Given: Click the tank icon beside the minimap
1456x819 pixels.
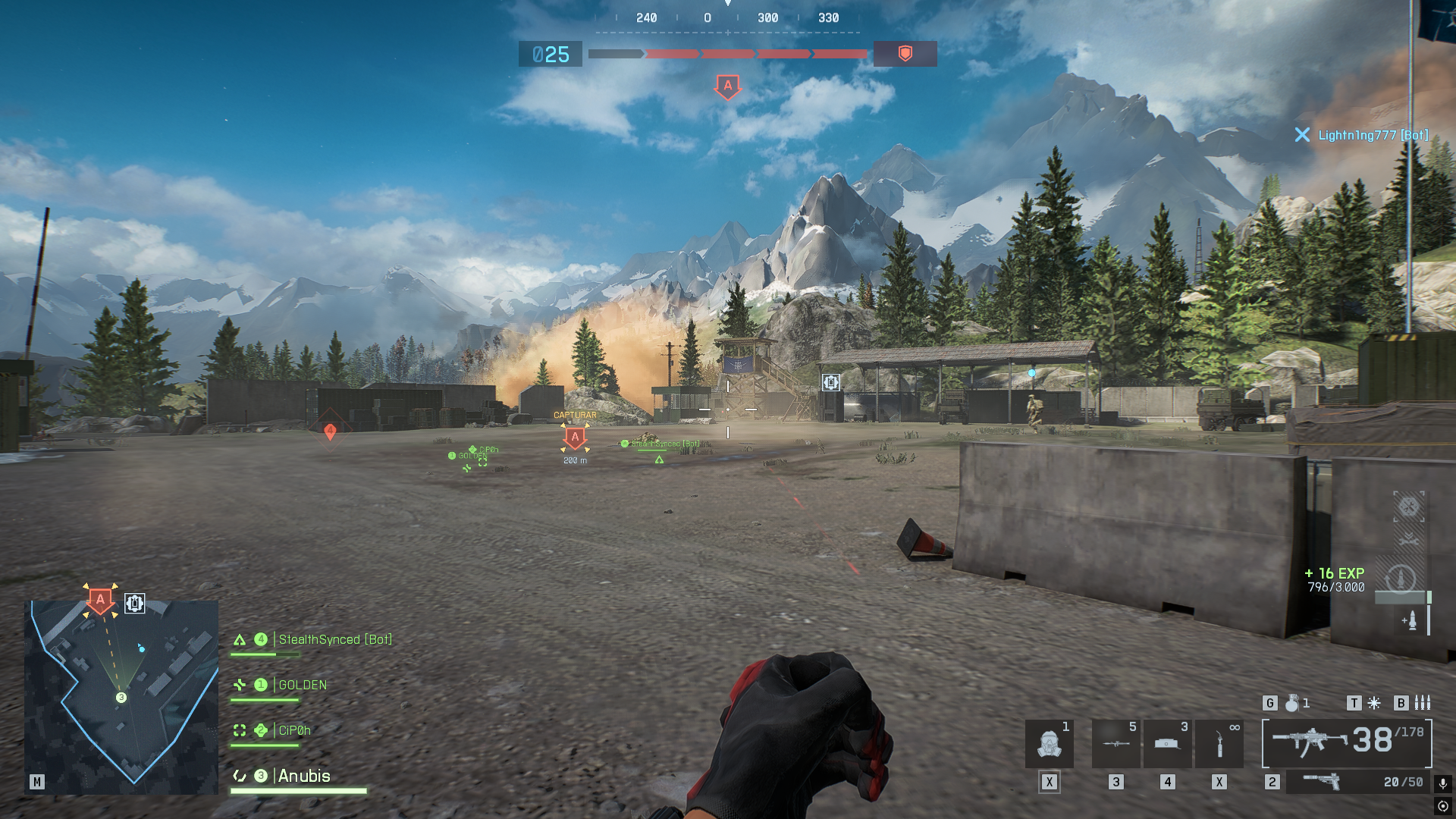Looking at the screenshot, I should 135,604.
